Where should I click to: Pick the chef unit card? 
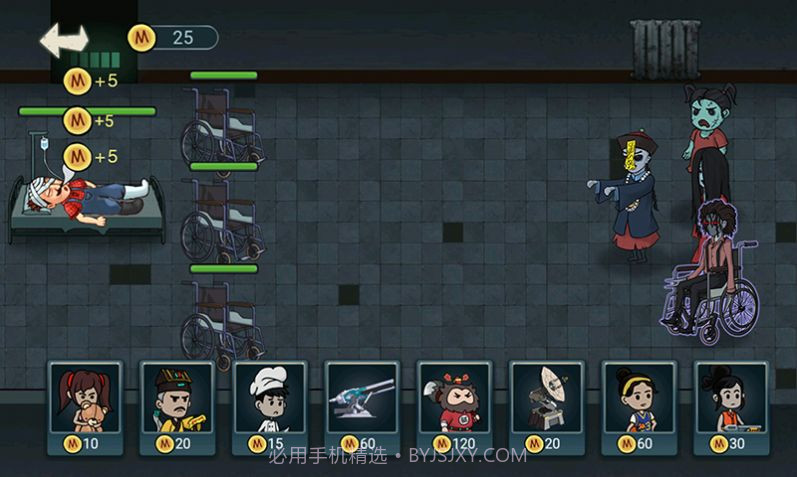click(x=268, y=407)
